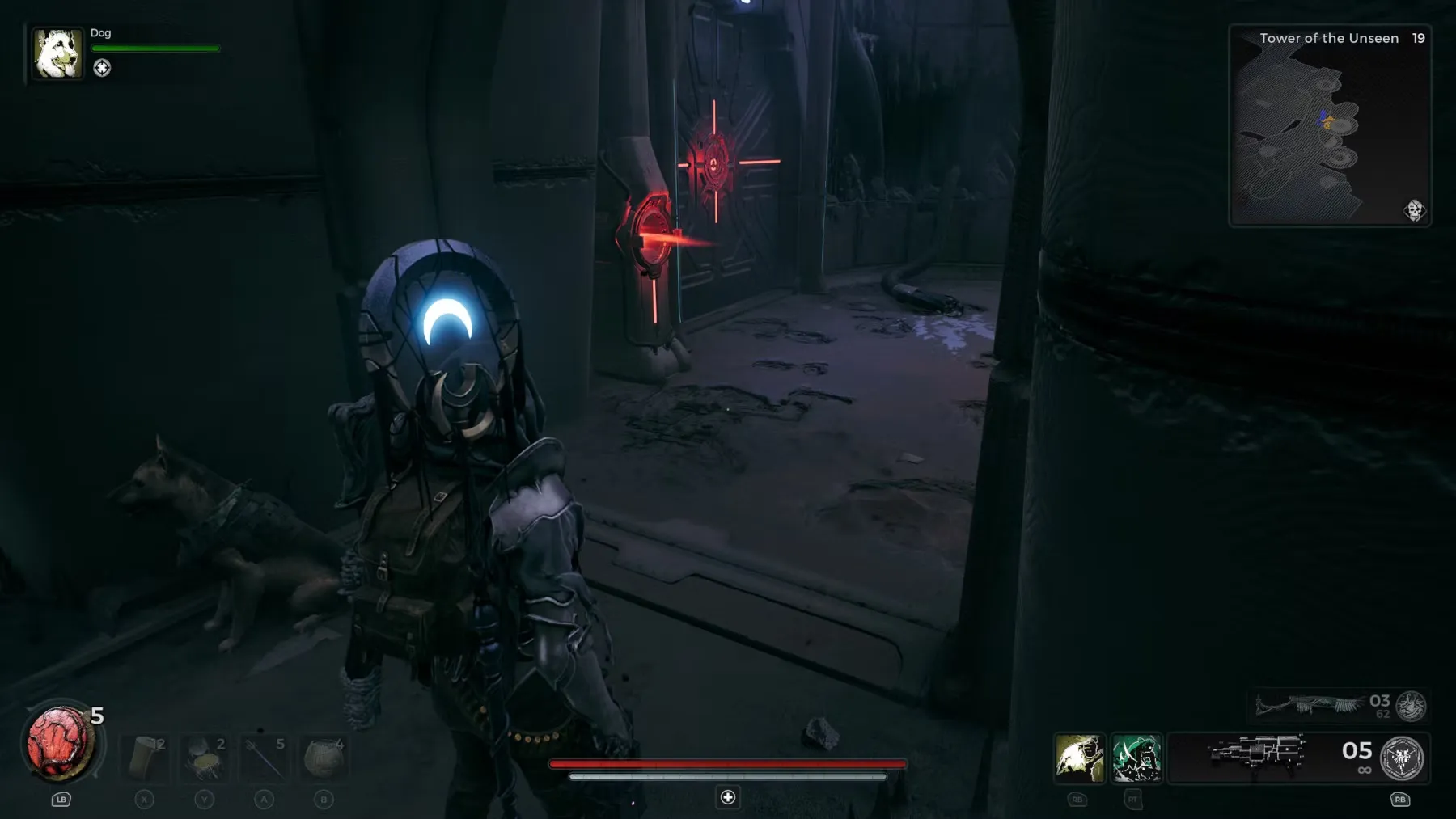Activate the green archetype skill icon

pyautogui.click(x=1136, y=758)
